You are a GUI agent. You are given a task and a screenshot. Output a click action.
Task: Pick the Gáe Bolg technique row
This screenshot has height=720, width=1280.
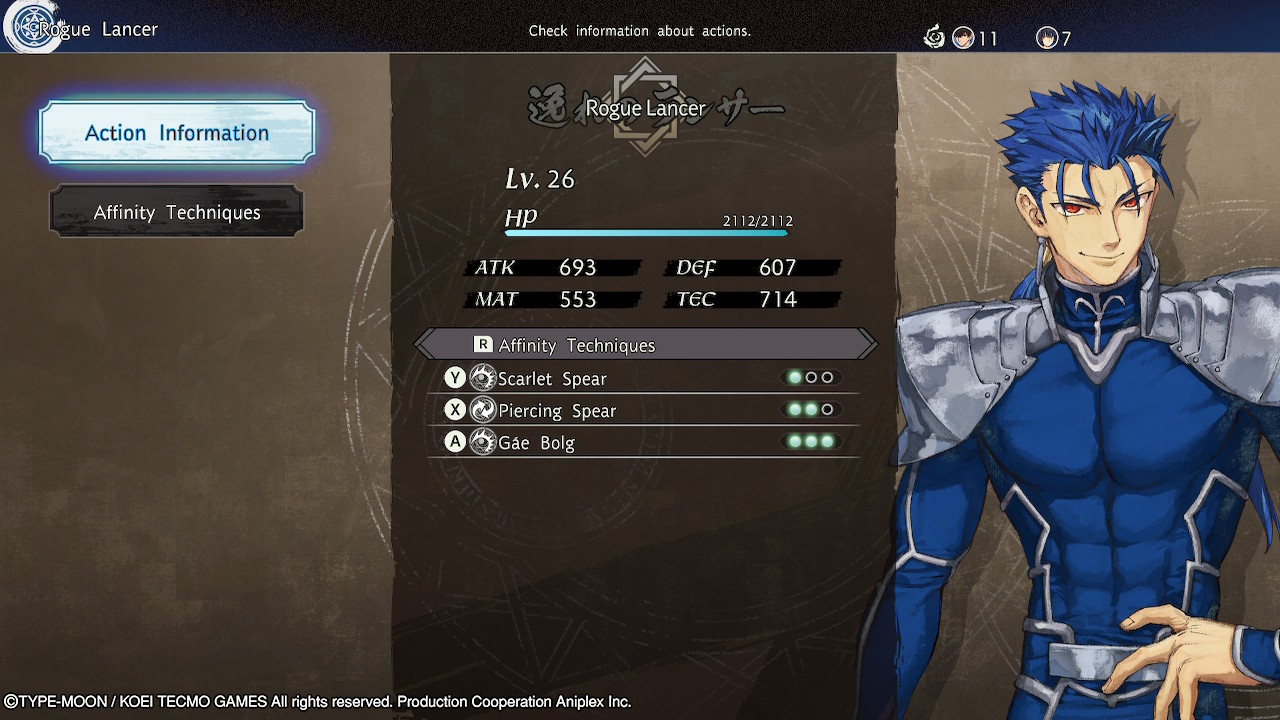coord(643,442)
